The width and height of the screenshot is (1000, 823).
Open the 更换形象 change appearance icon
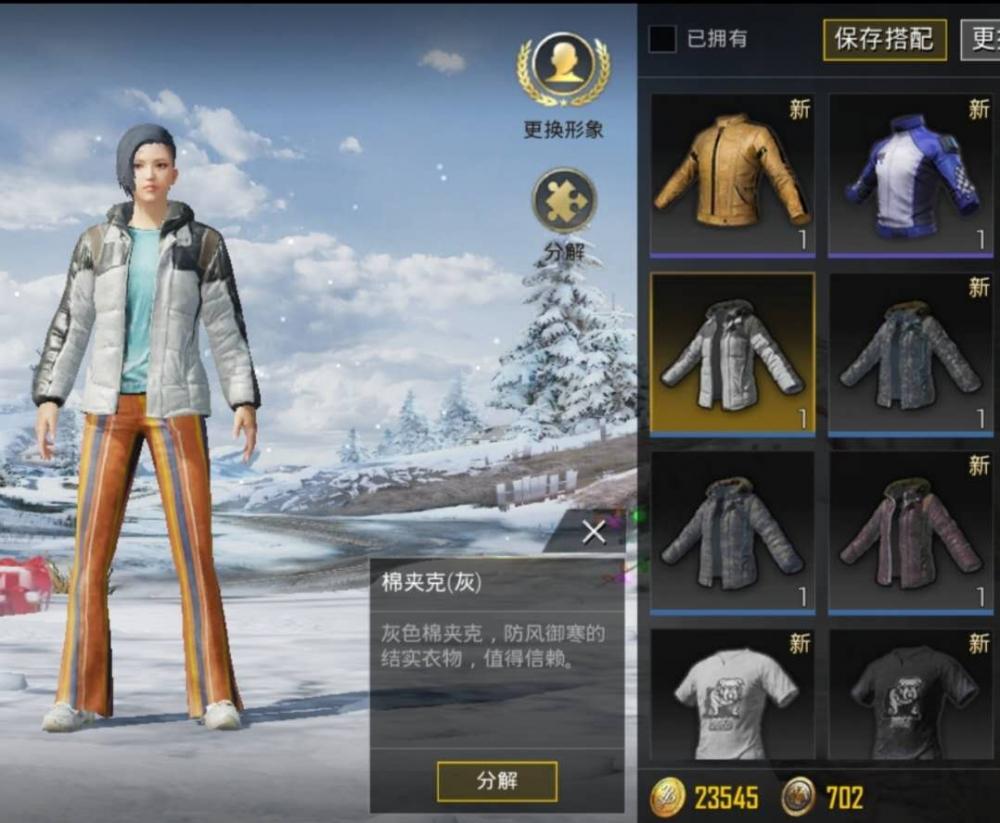563,70
